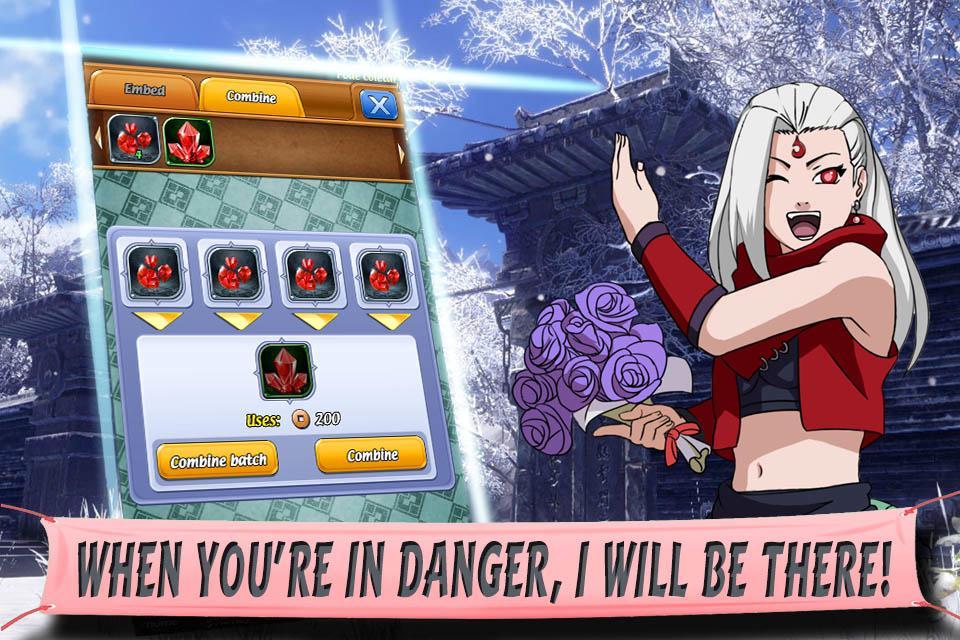Viewport: 960px width, 640px height.
Task: Select the red crystal result slot
Action: (x=284, y=371)
